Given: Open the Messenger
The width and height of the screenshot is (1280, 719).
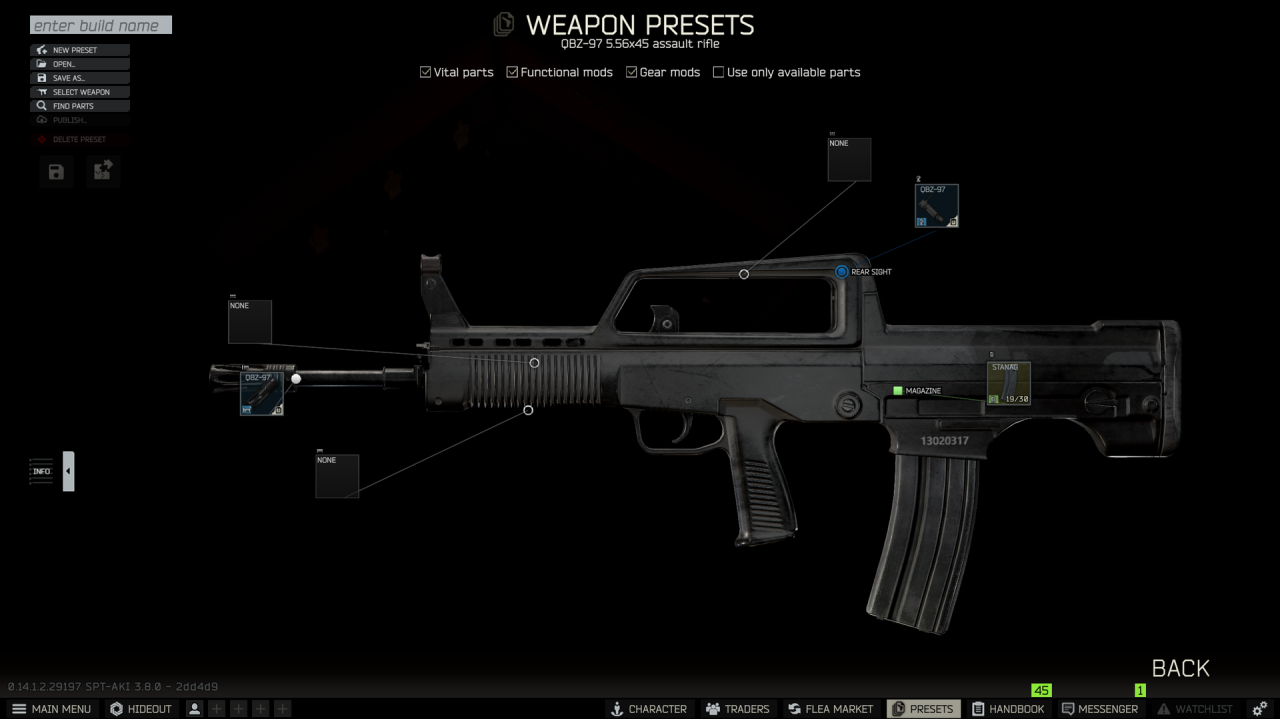Looking at the screenshot, I should point(1100,709).
